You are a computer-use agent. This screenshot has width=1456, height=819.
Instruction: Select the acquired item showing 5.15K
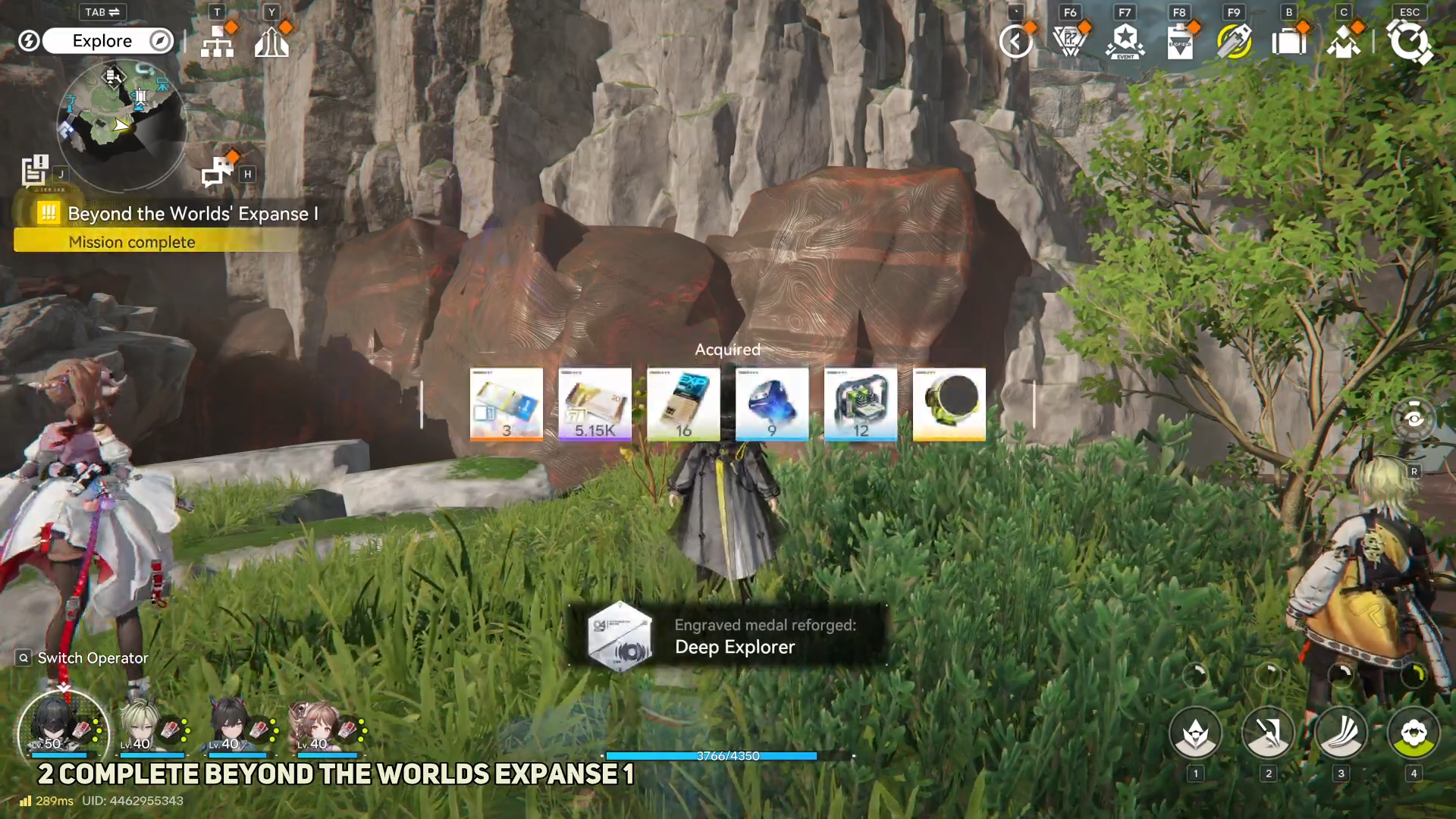pyautogui.click(x=595, y=404)
